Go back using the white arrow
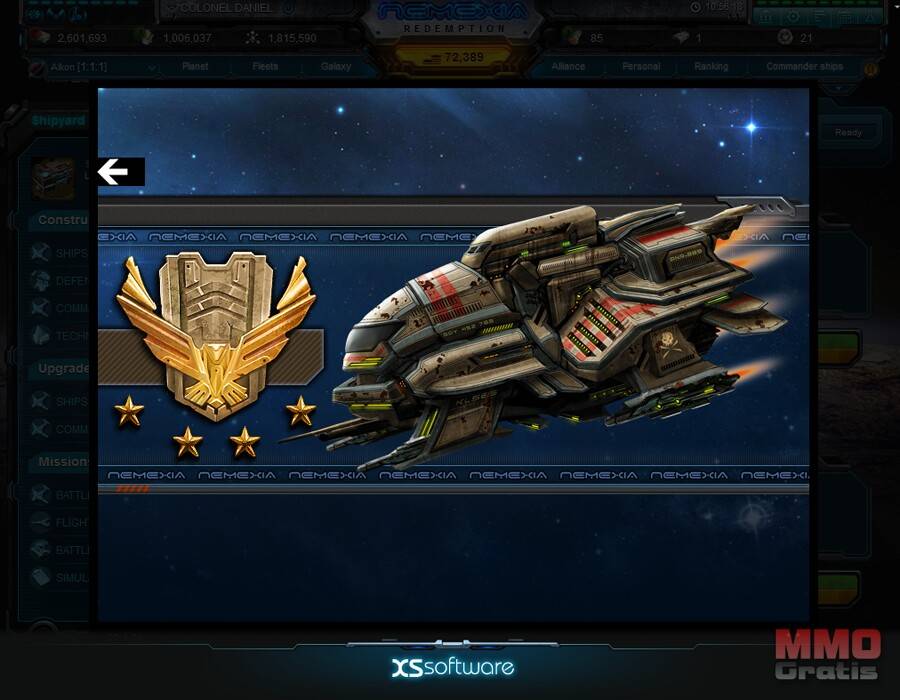900x700 pixels. tap(114, 172)
